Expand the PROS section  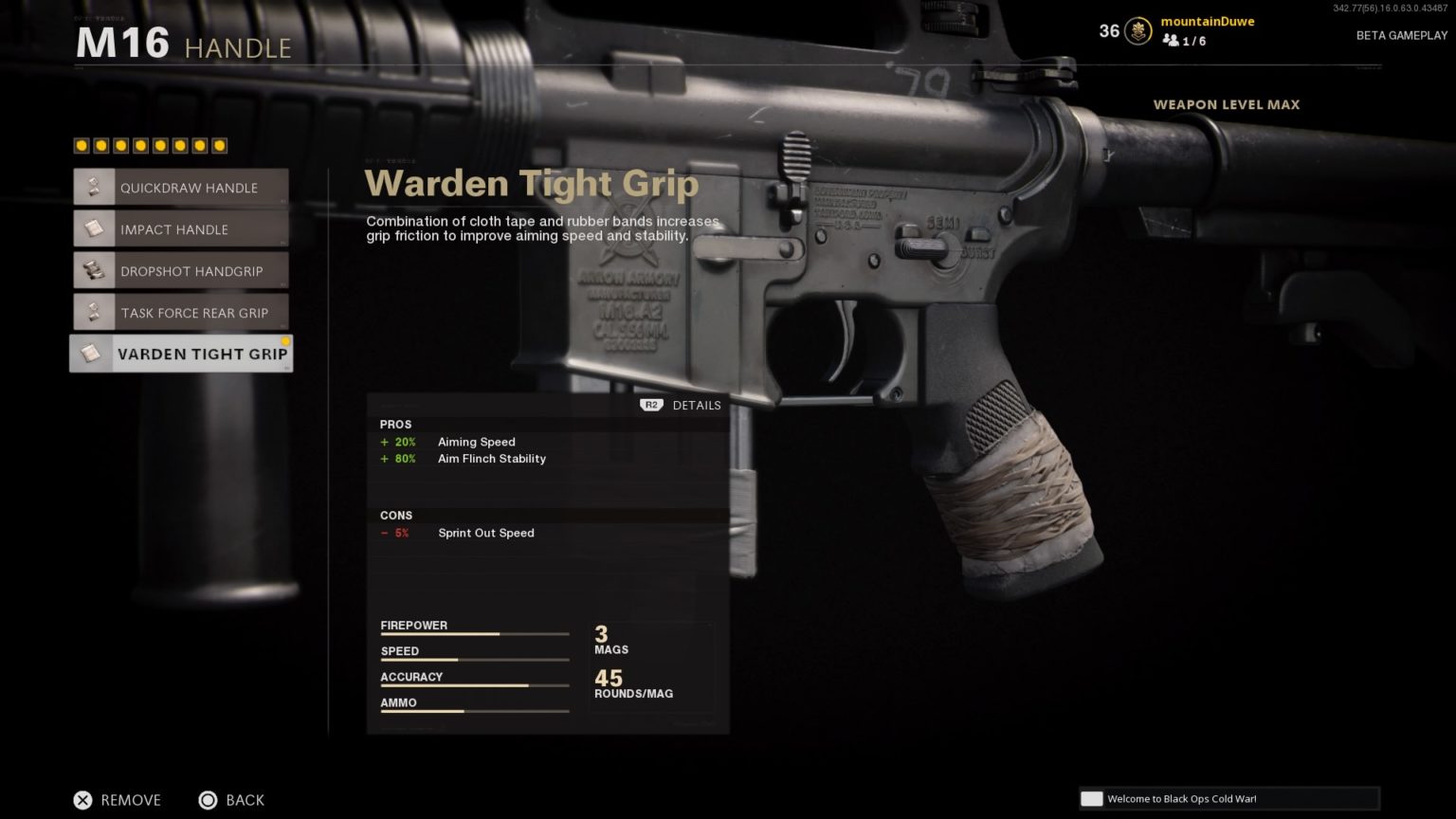tap(396, 425)
